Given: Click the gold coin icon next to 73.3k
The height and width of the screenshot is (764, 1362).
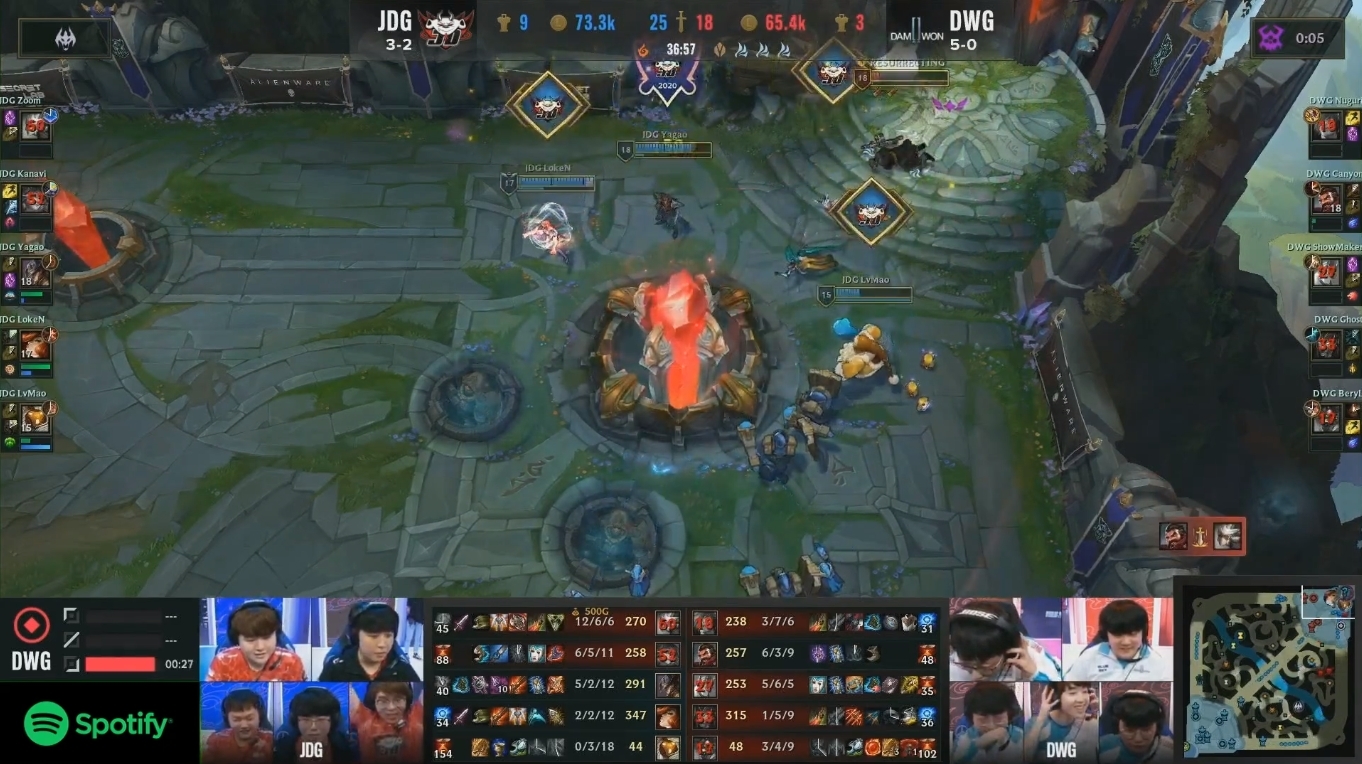Looking at the screenshot, I should 558,22.
